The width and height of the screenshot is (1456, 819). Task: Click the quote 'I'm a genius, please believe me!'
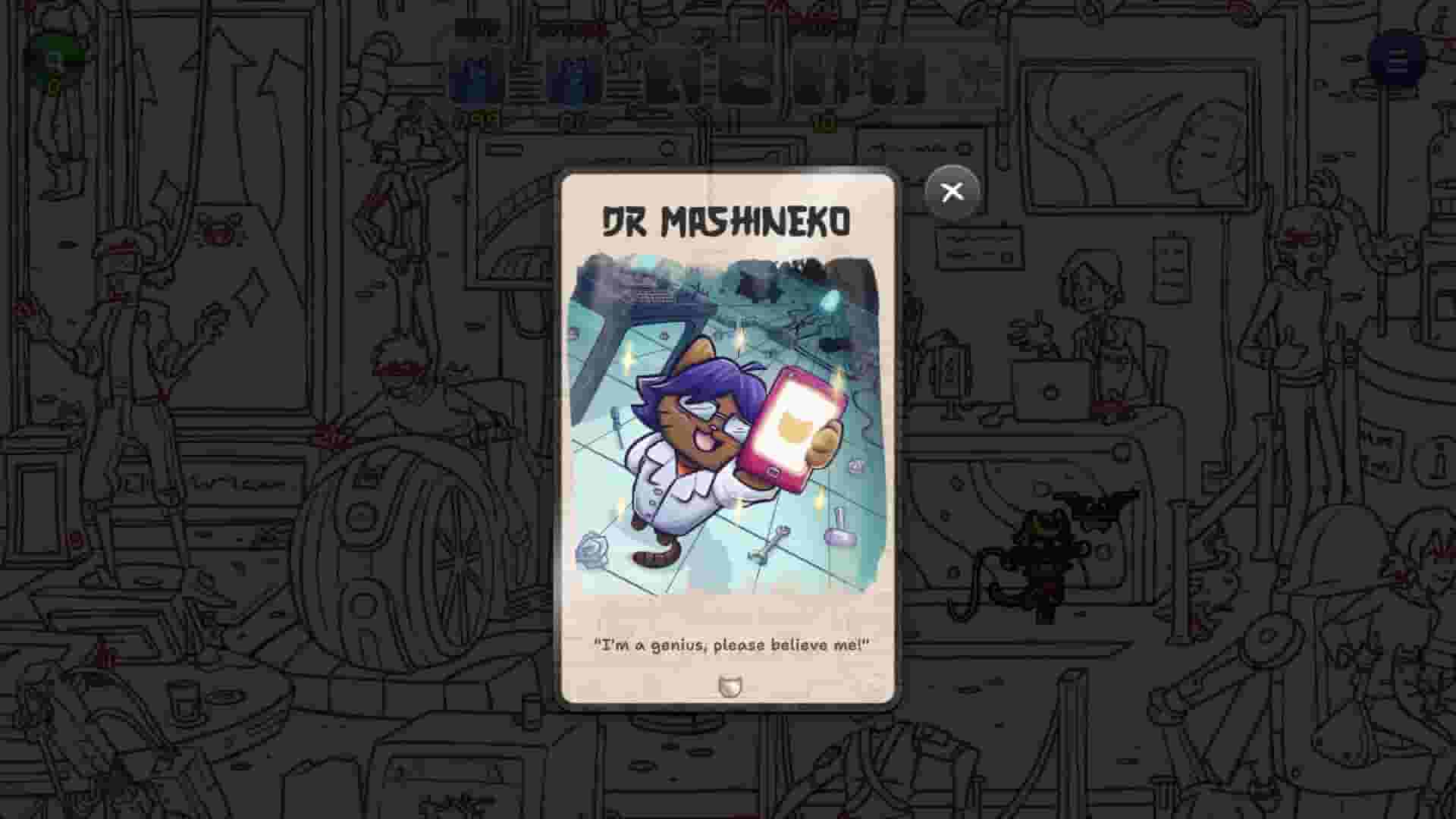(x=730, y=646)
